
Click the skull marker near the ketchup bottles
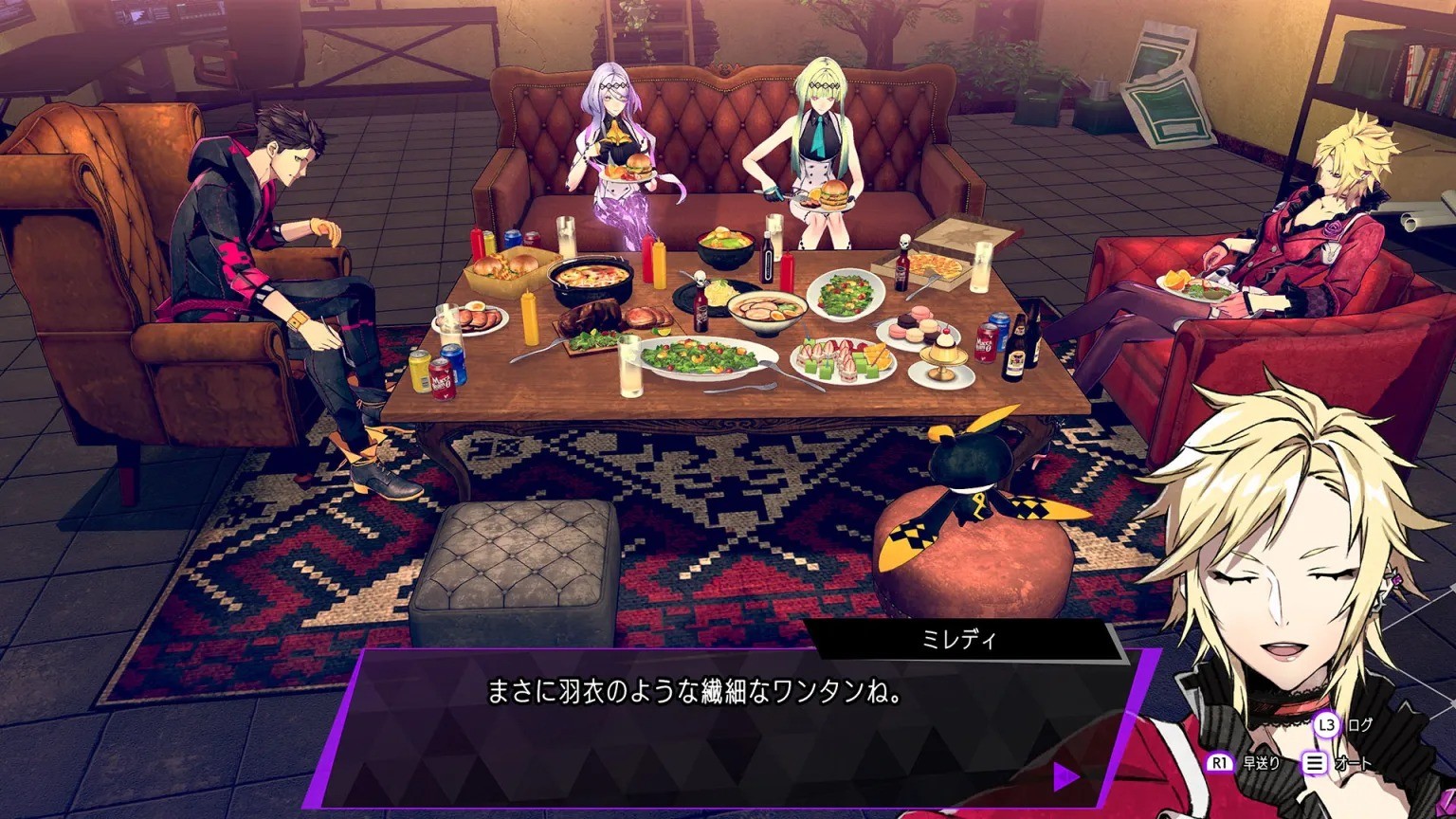[x=700, y=277]
